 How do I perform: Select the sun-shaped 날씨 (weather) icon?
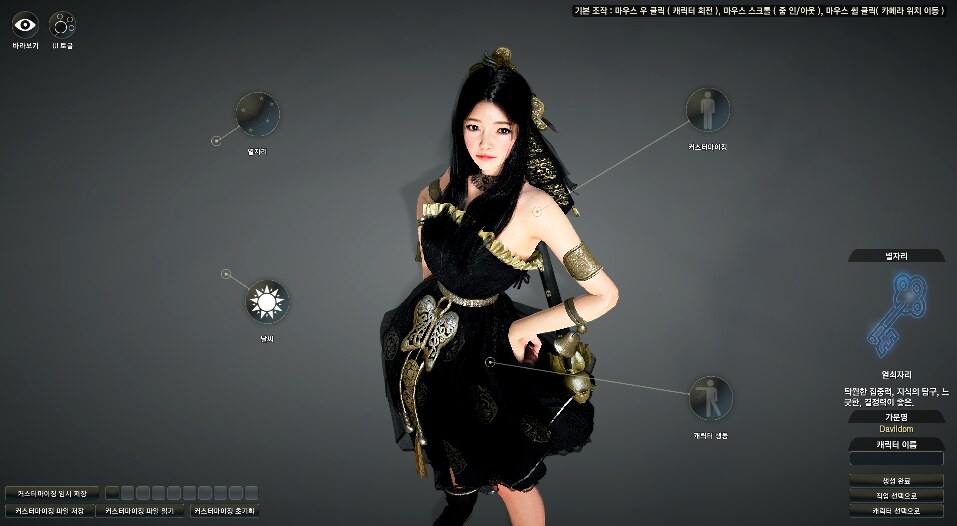click(x=266, y=301)
